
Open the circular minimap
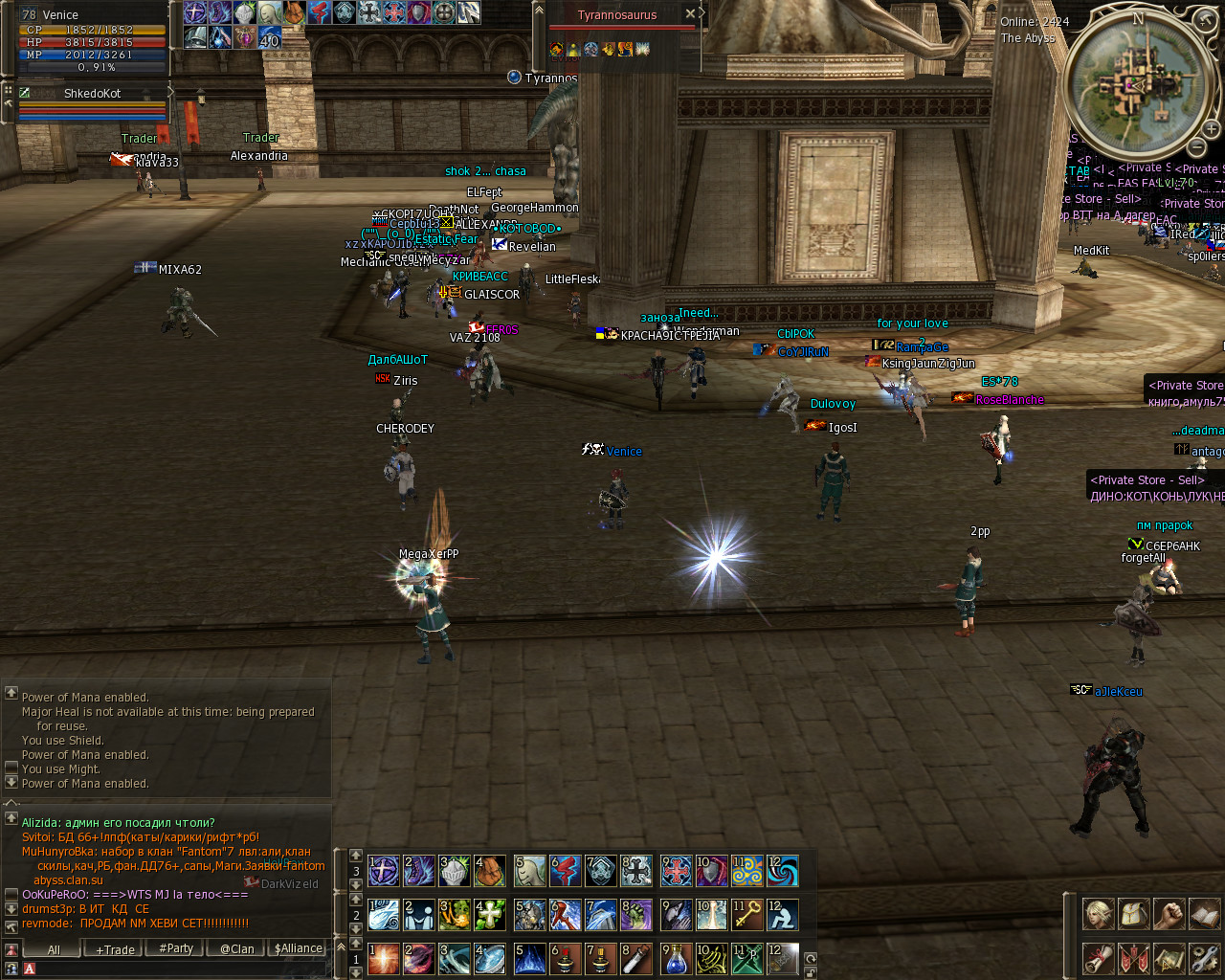pos(1136,85)
